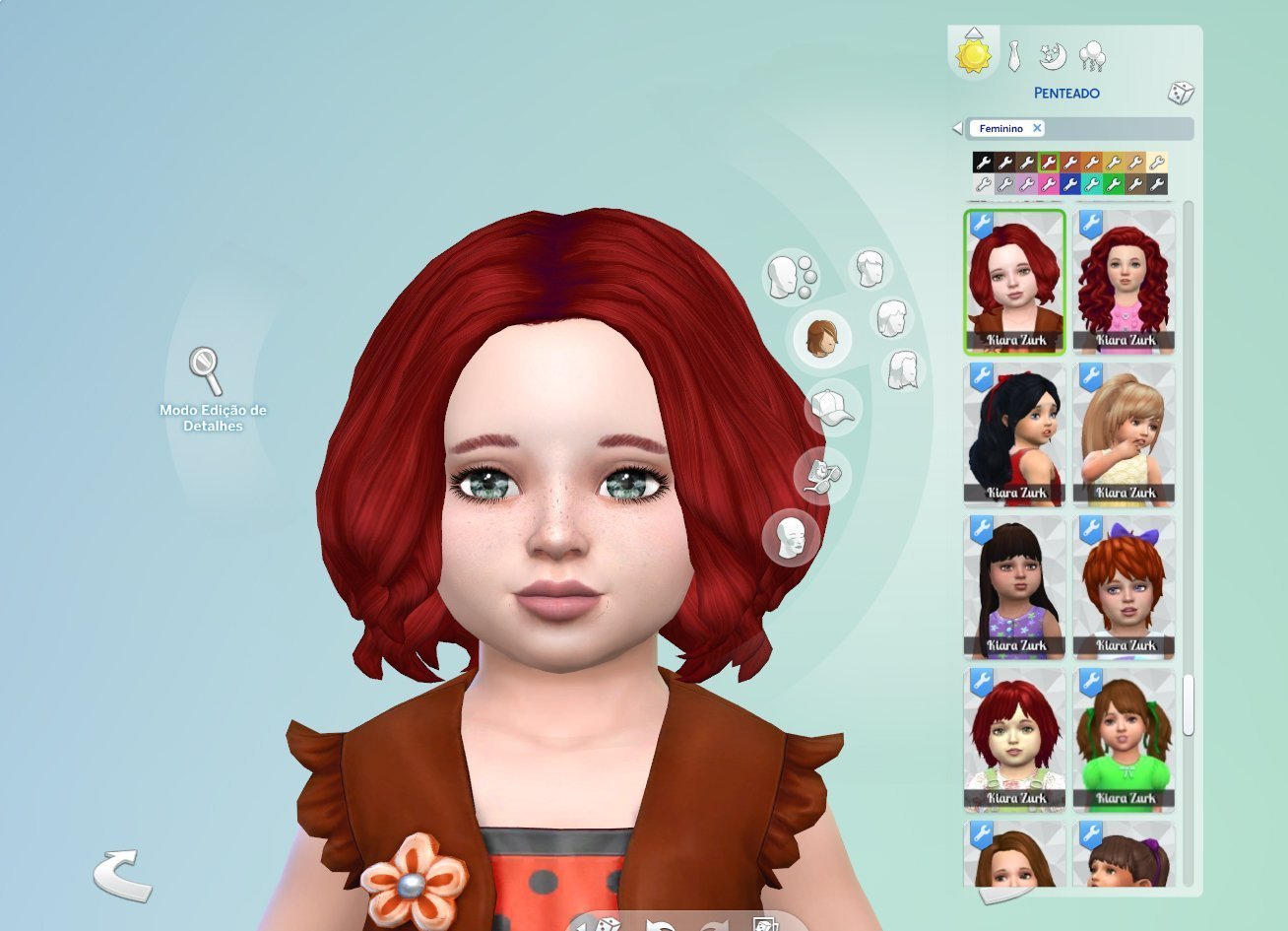Viewport: 1288px width, 931px height.
Task: Click the large back arrow button
Action: [x=122, y=875]
